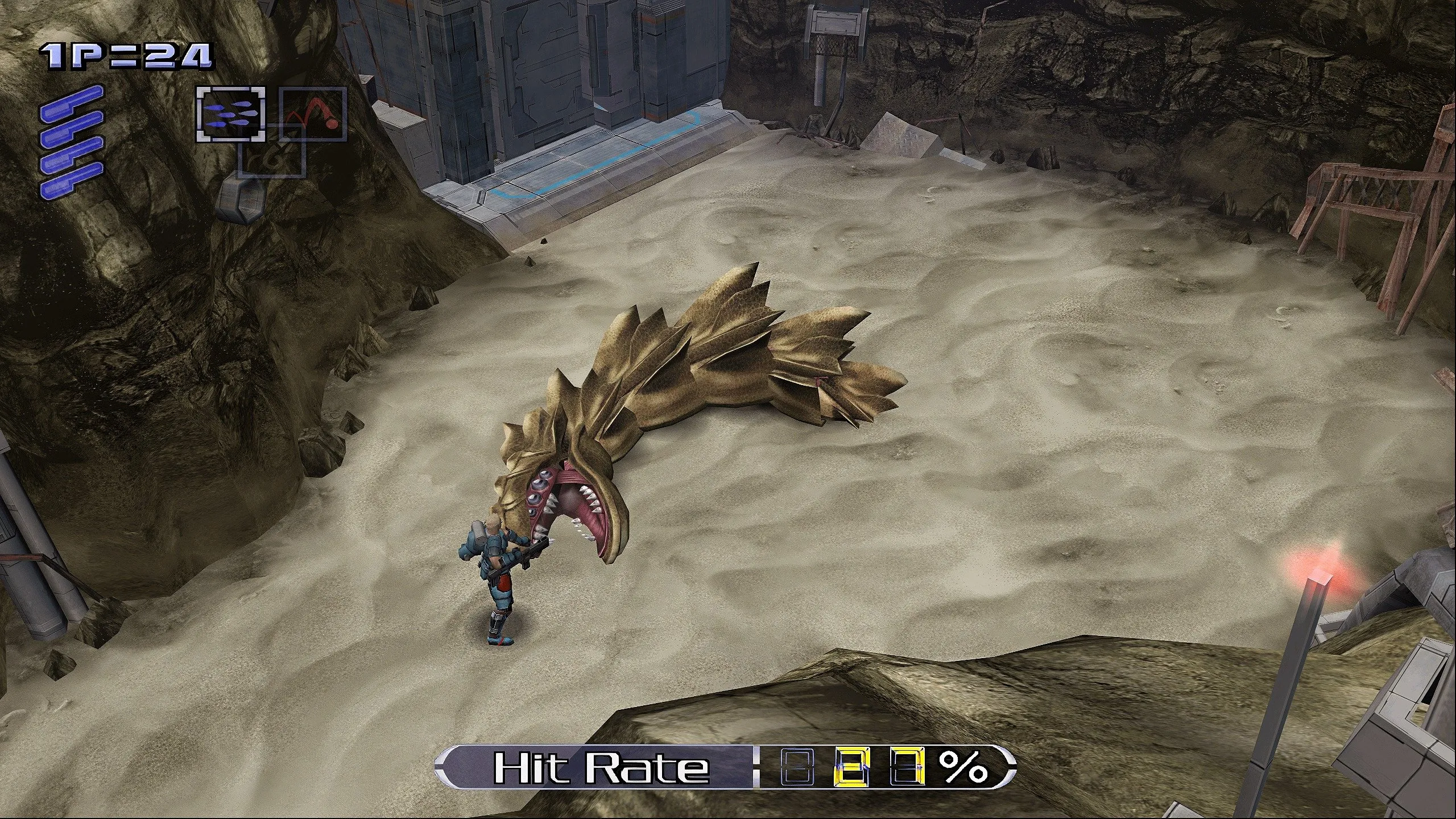Screen dimensions: 1456x819
Task: Select the blue spread-shot weapon icon
Action: point(230,114)
